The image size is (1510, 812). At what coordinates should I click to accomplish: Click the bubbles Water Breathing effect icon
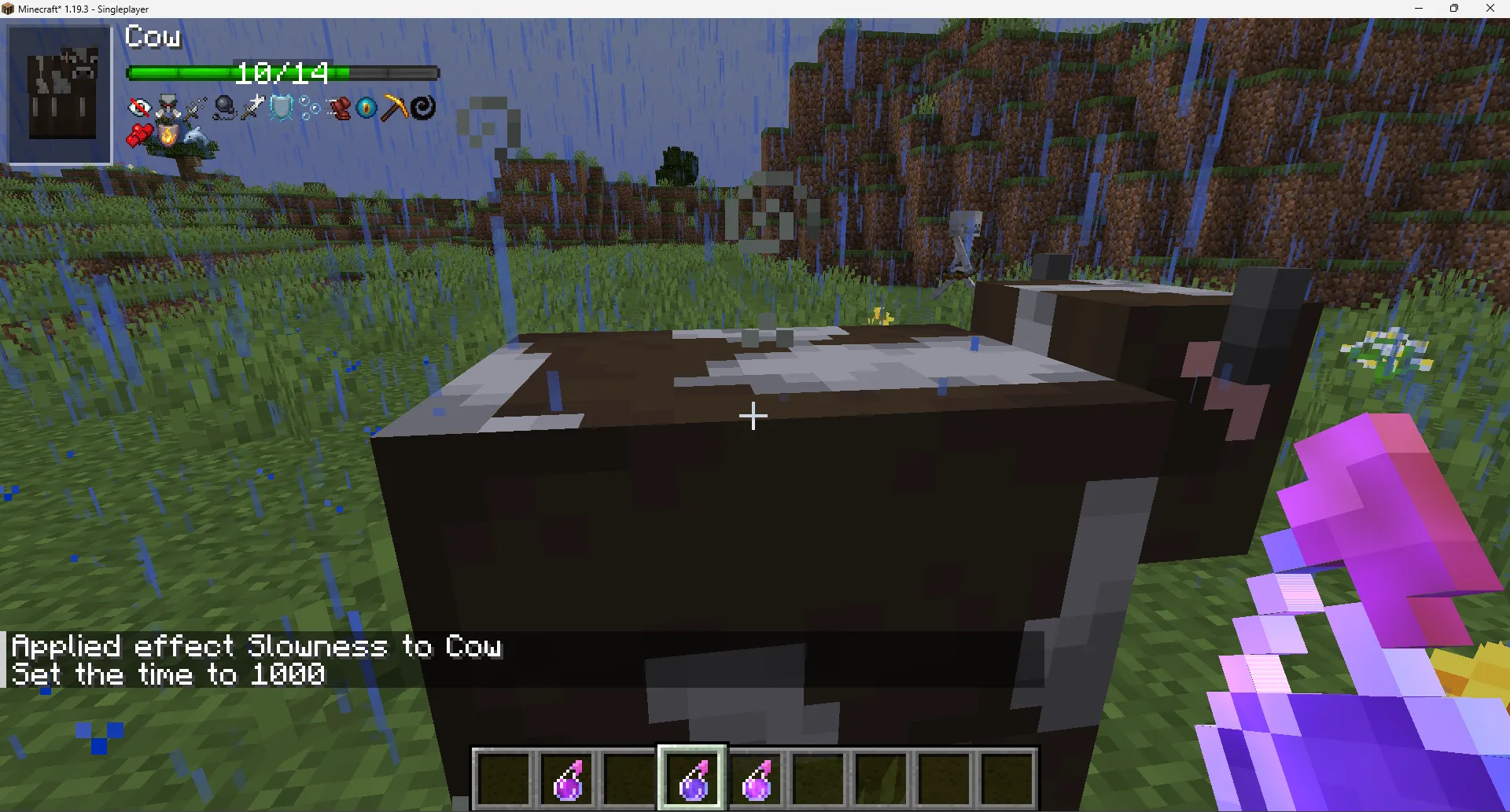309,107
